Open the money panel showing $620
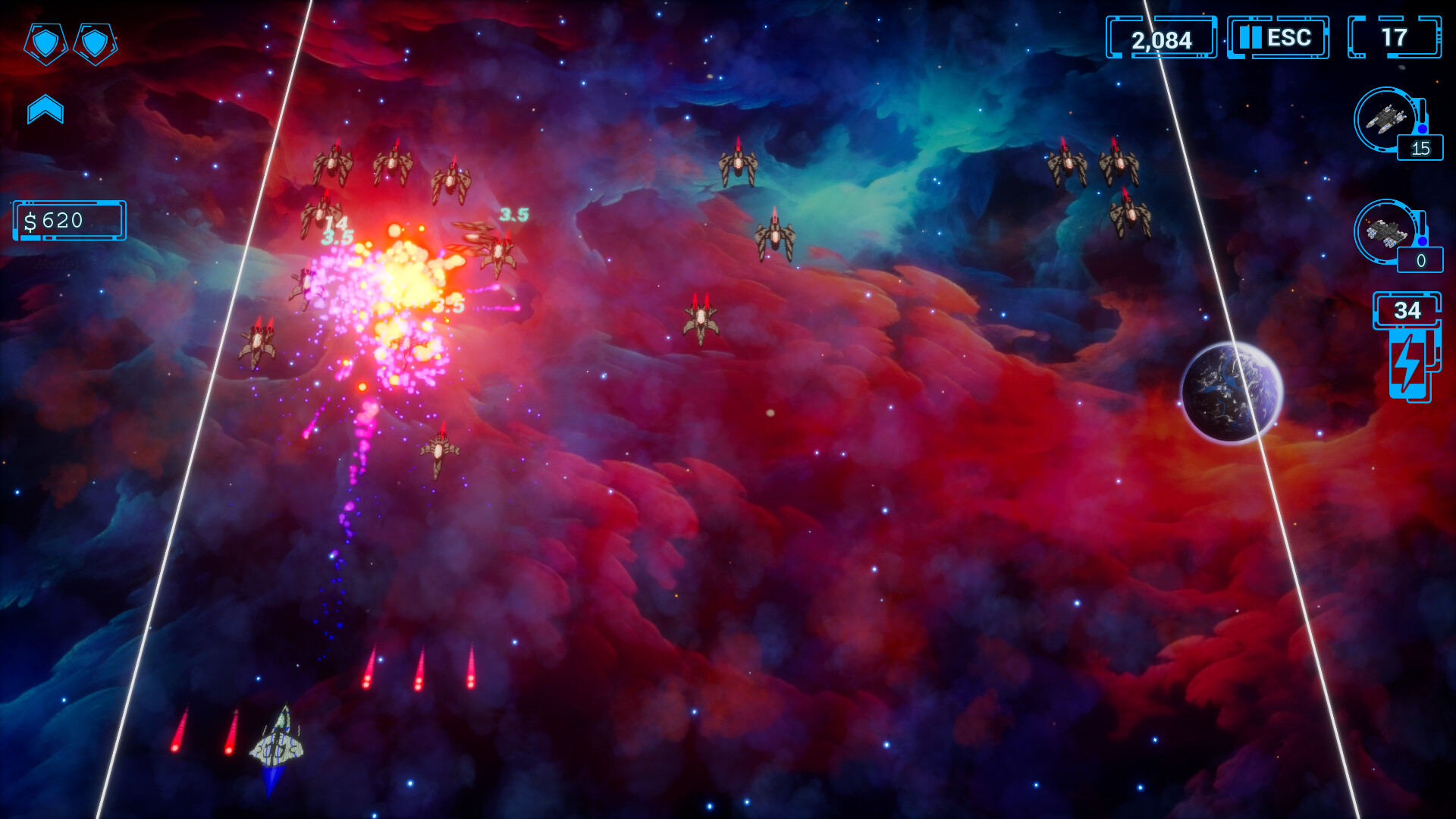Screen dimensions: 1456x819 pos(68,221)
